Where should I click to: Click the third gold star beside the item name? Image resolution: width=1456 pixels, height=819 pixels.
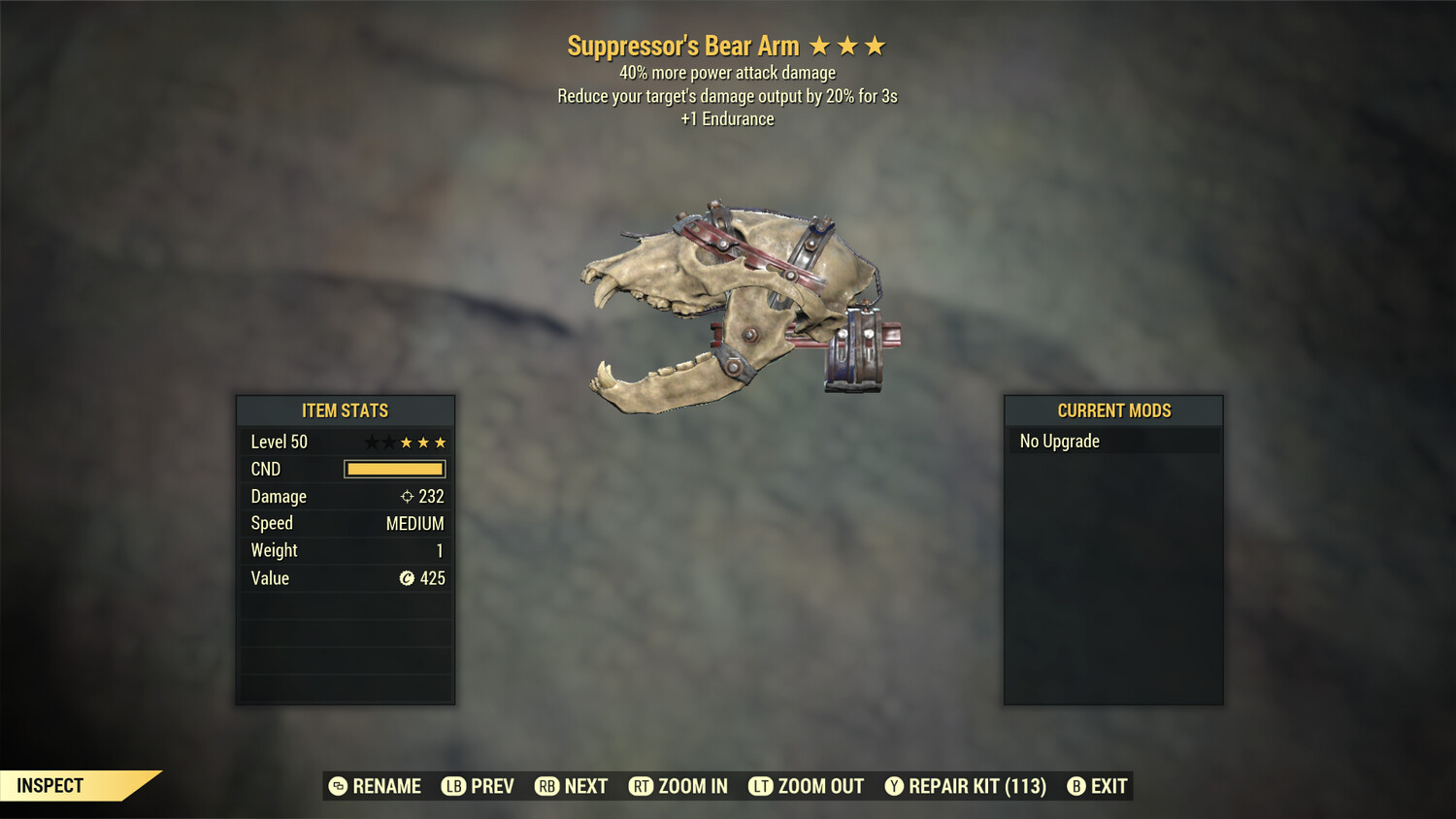pos(877,45)
